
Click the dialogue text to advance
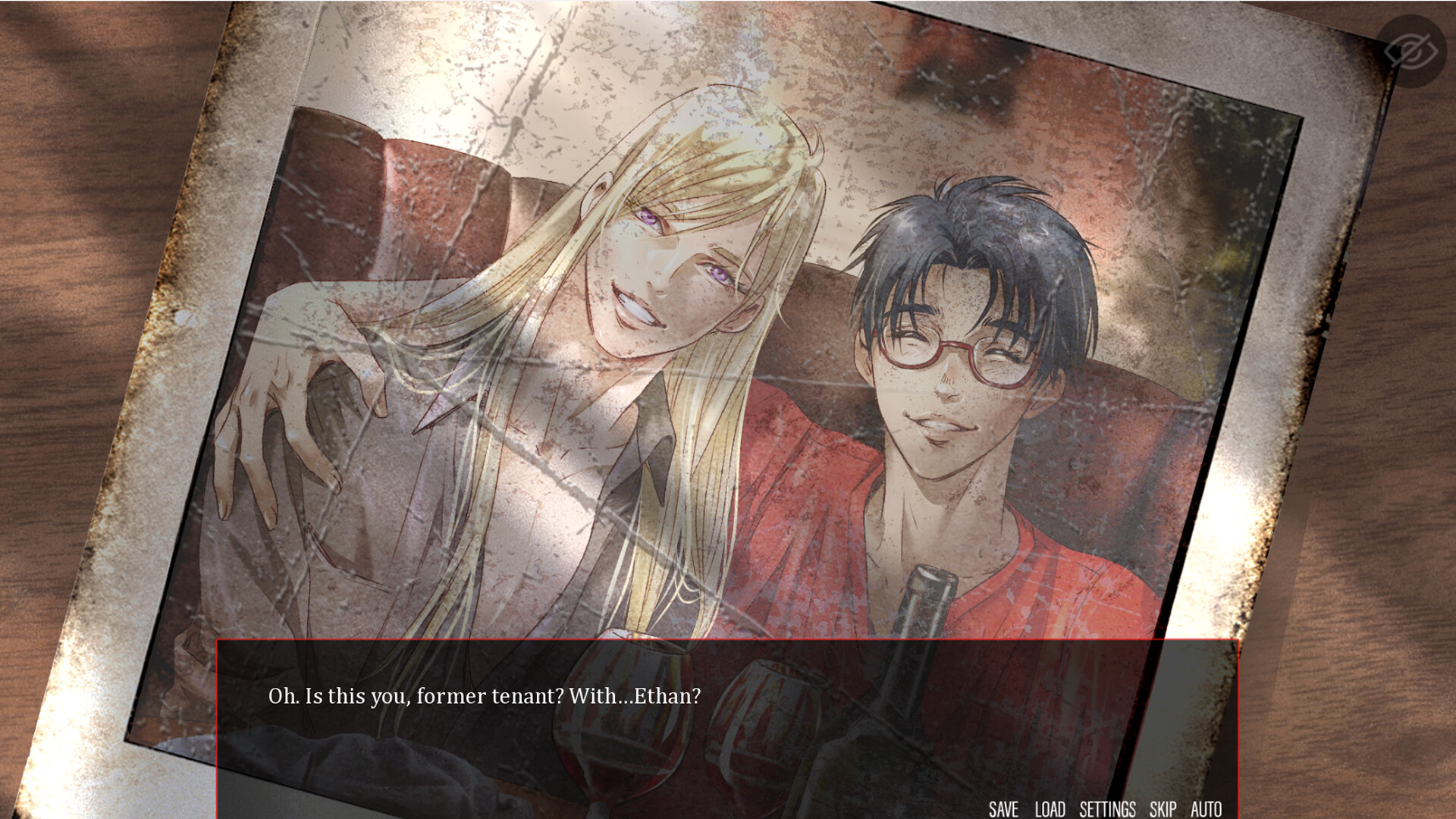[x=485, y=695]
